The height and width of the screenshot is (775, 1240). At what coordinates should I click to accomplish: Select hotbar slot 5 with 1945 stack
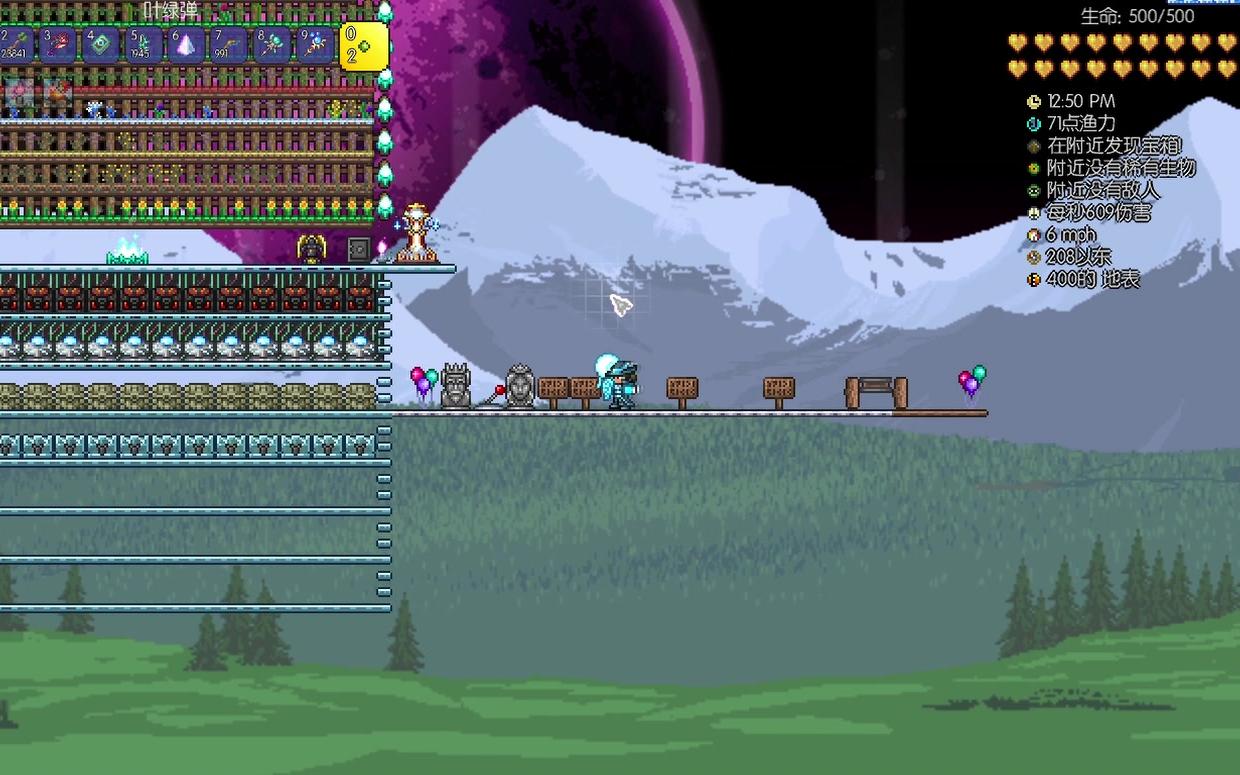tap(143, 45)
